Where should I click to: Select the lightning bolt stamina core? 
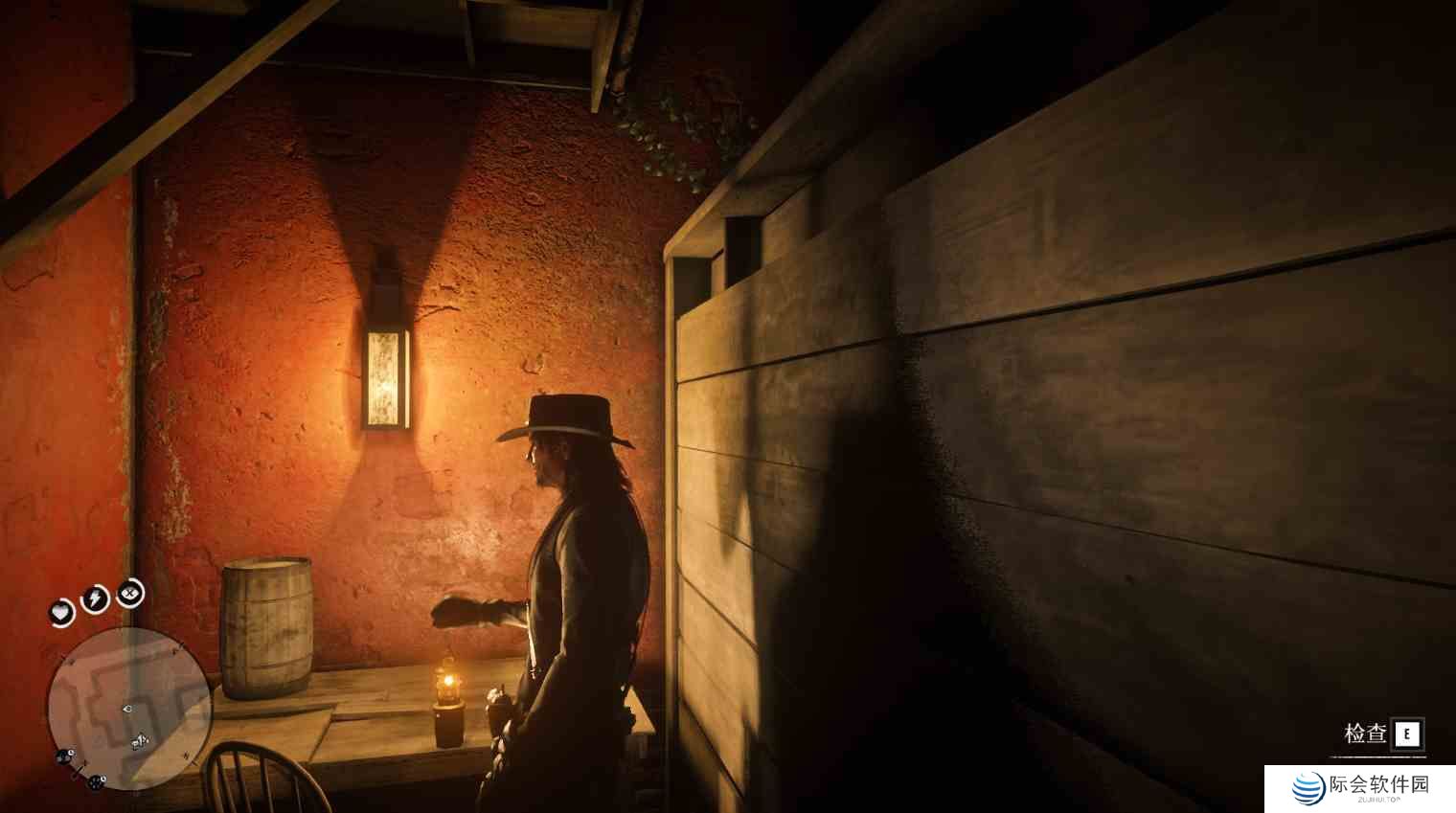(95, 599)
